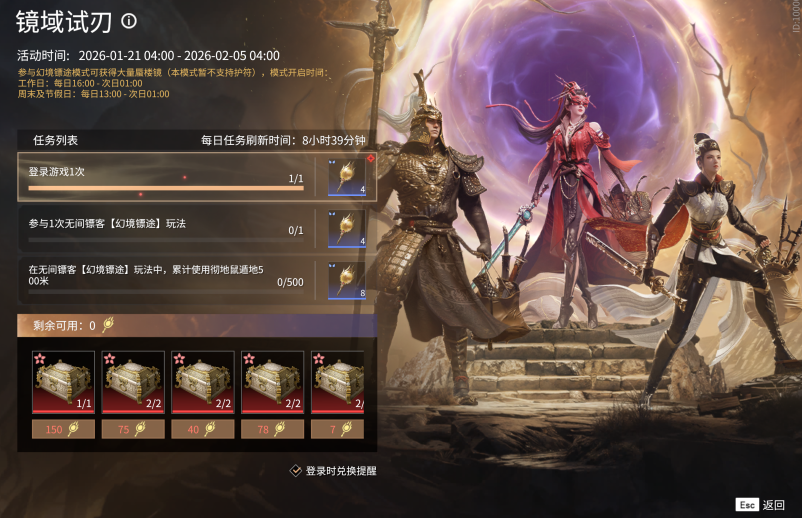Select the treasure chest marked 1/1
The image size is (802, 518).
(63, 381)
